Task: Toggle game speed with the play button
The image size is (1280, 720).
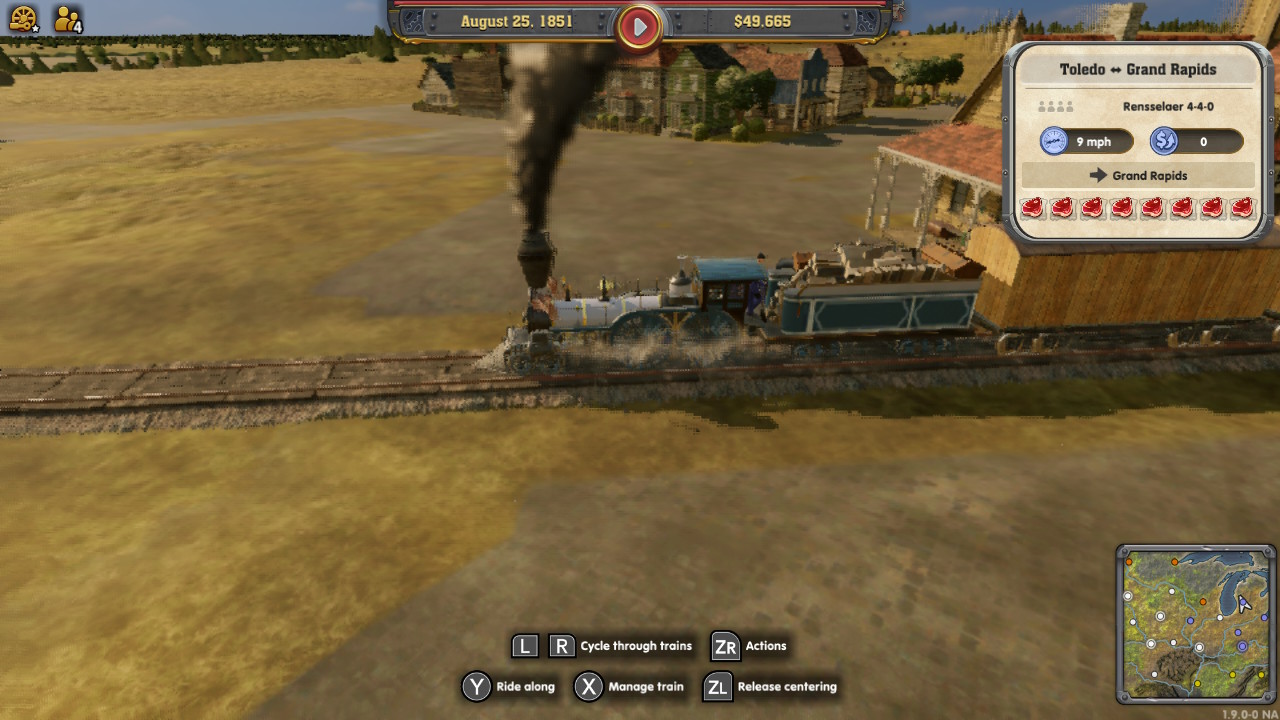Action: pyautogui.click(x=640, y=26)
